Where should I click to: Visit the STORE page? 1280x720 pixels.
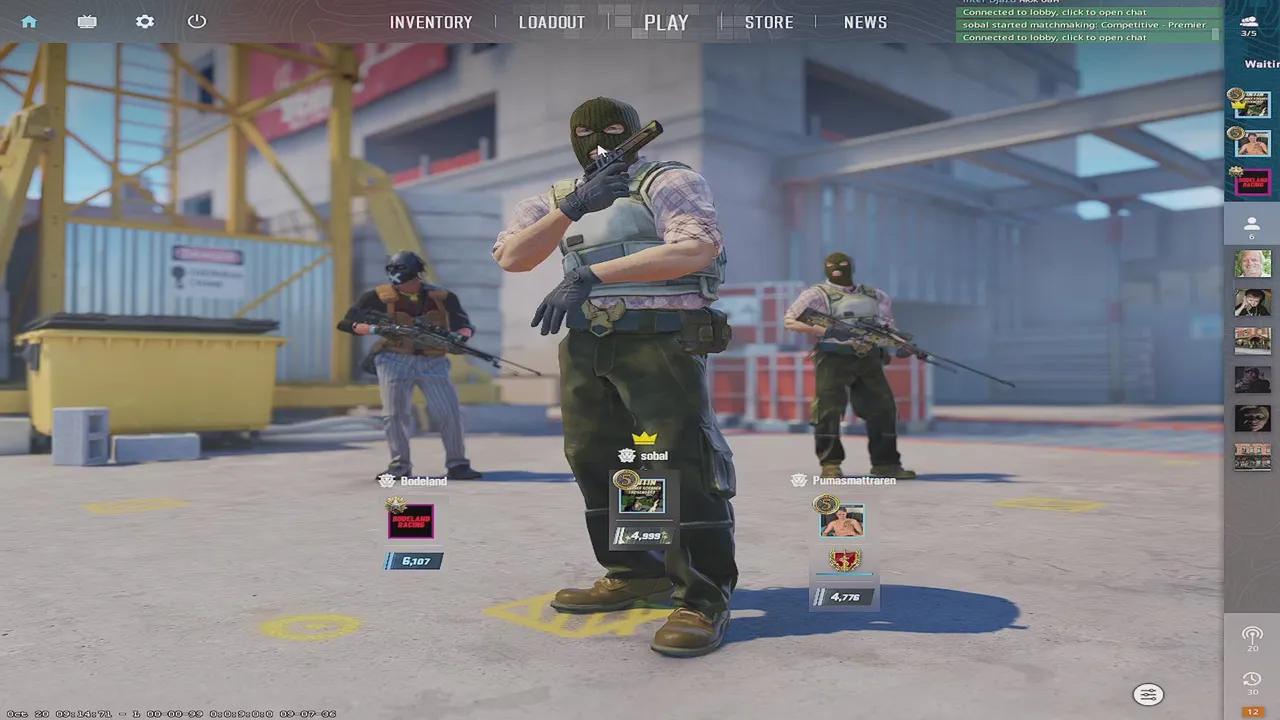769,22
